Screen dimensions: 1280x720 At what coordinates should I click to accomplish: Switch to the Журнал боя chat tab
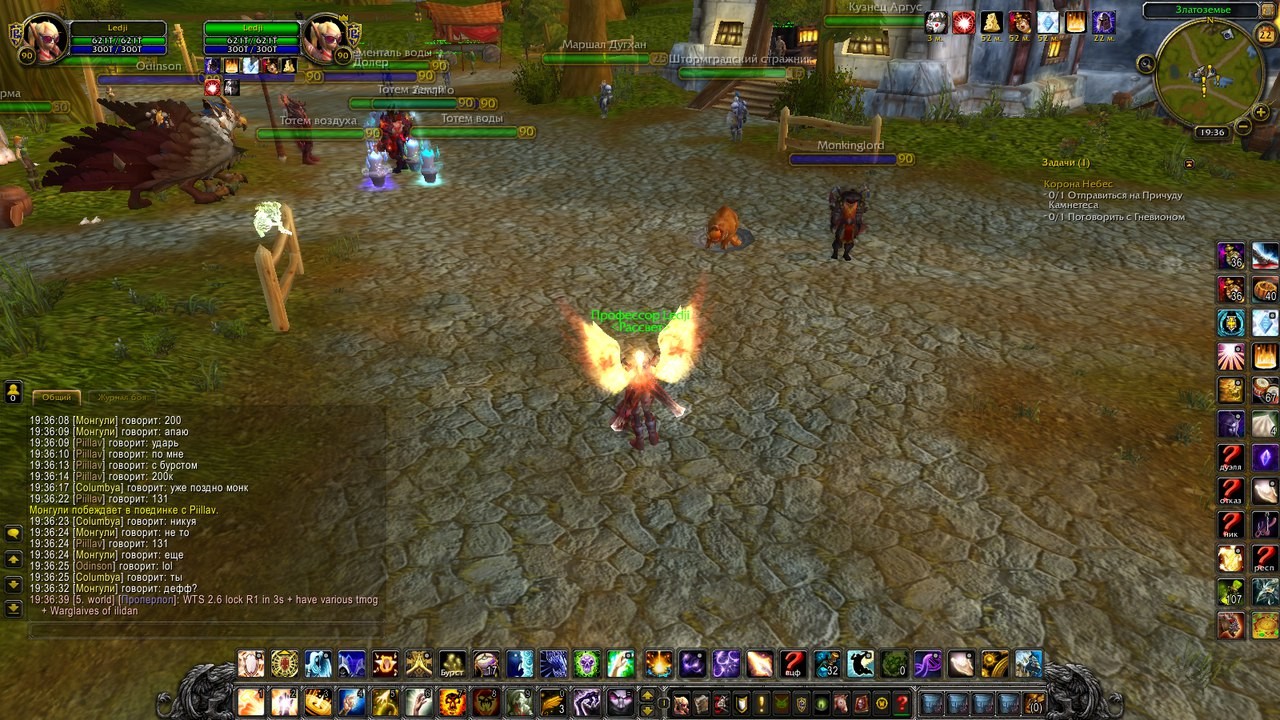(x=122, y=397)
